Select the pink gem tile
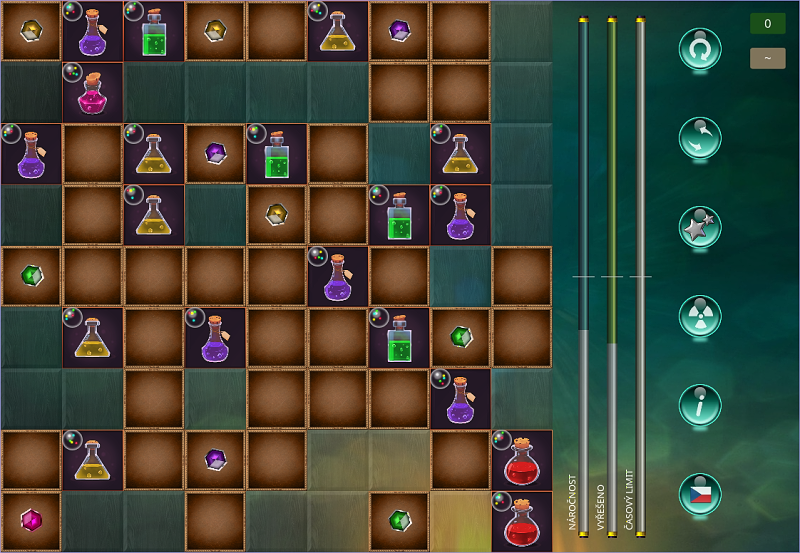This screenshot has width=800, height=553. [x=31, y=520]
